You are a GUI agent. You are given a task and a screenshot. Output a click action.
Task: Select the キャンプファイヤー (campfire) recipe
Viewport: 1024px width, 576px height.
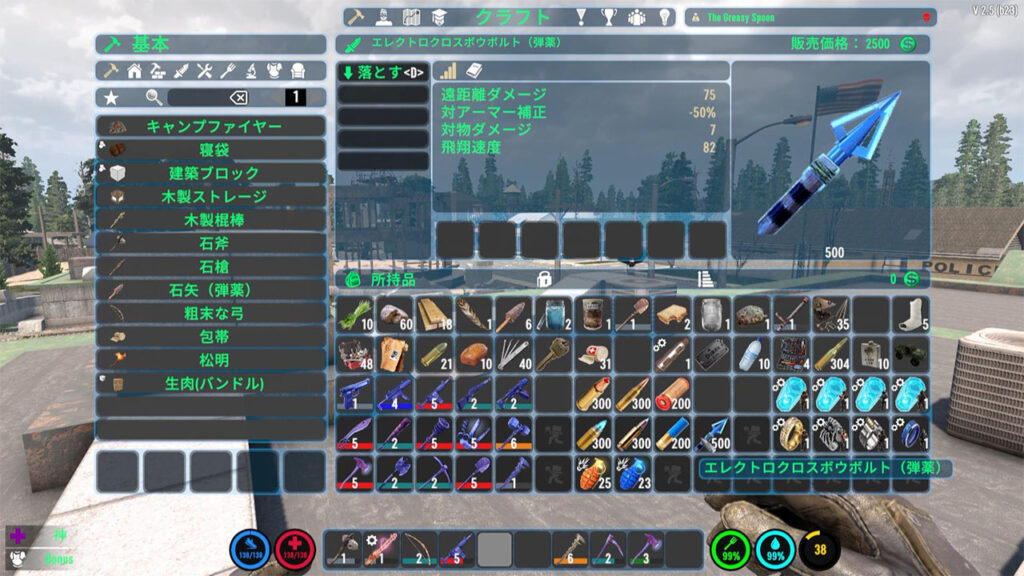[x=211, y=126]
